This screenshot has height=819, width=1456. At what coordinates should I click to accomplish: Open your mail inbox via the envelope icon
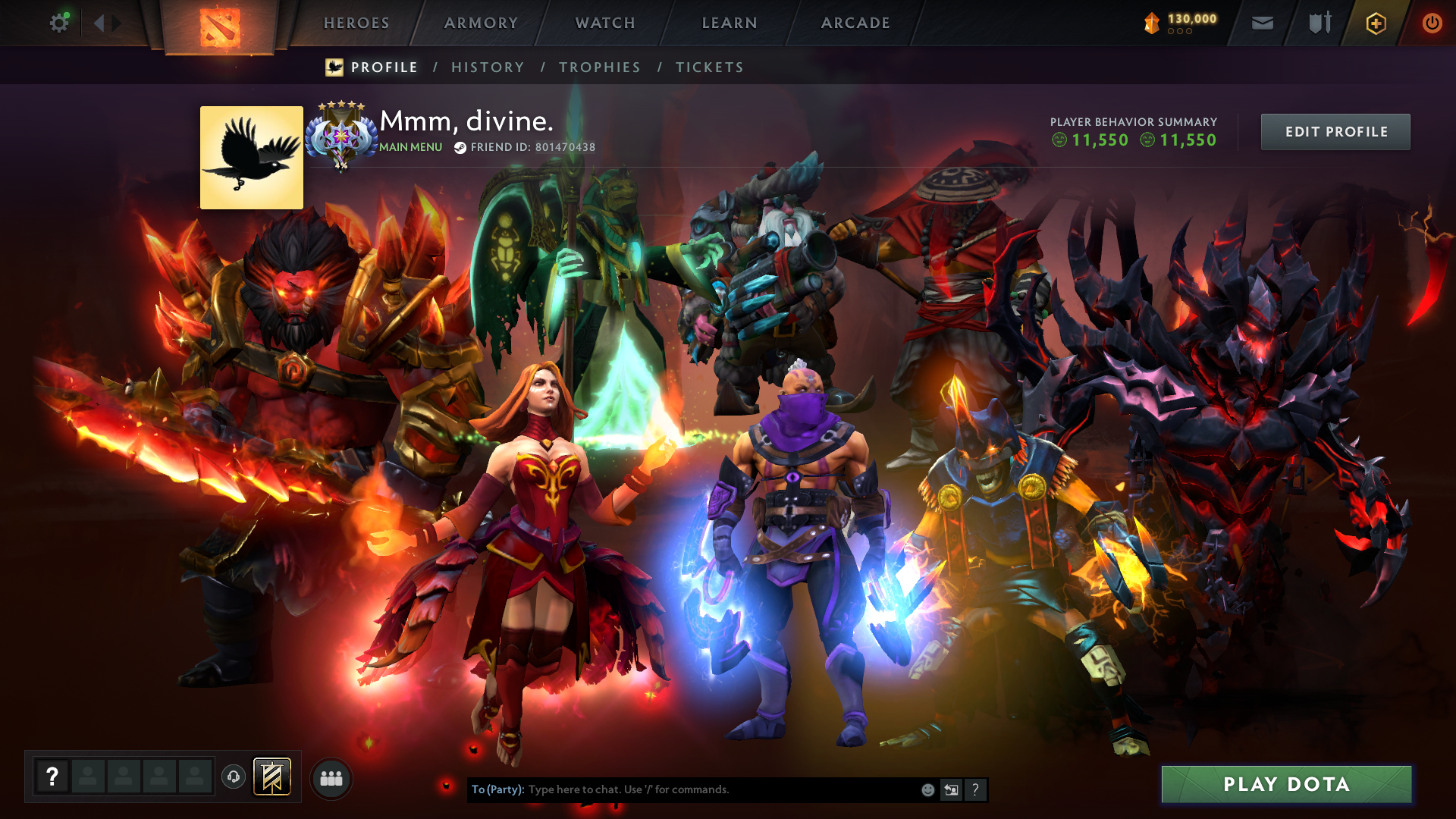[1261, 23]
